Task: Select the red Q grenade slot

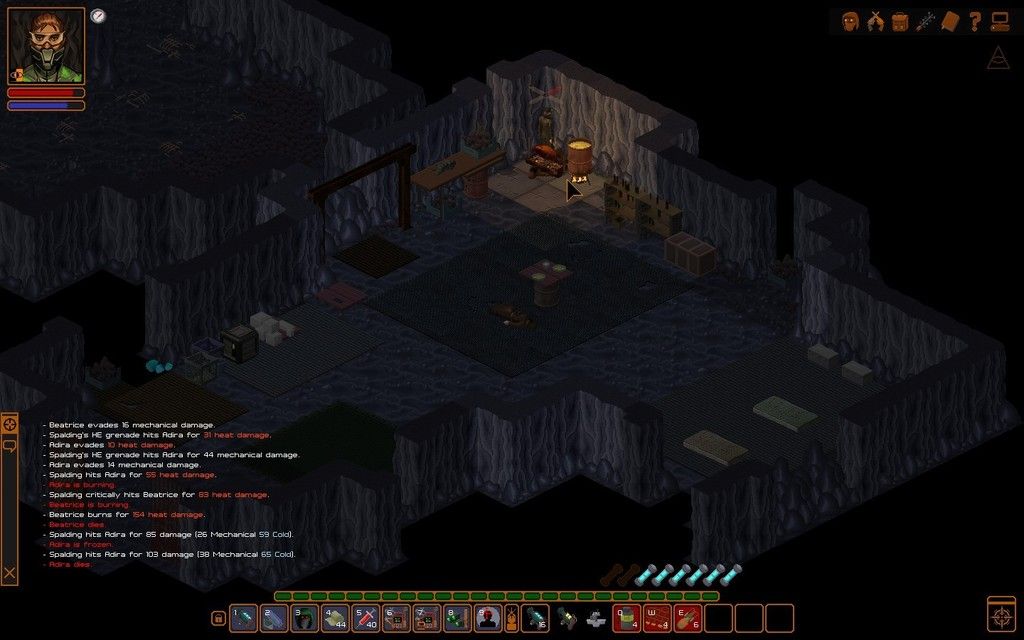Action: (x=626, y=618)
